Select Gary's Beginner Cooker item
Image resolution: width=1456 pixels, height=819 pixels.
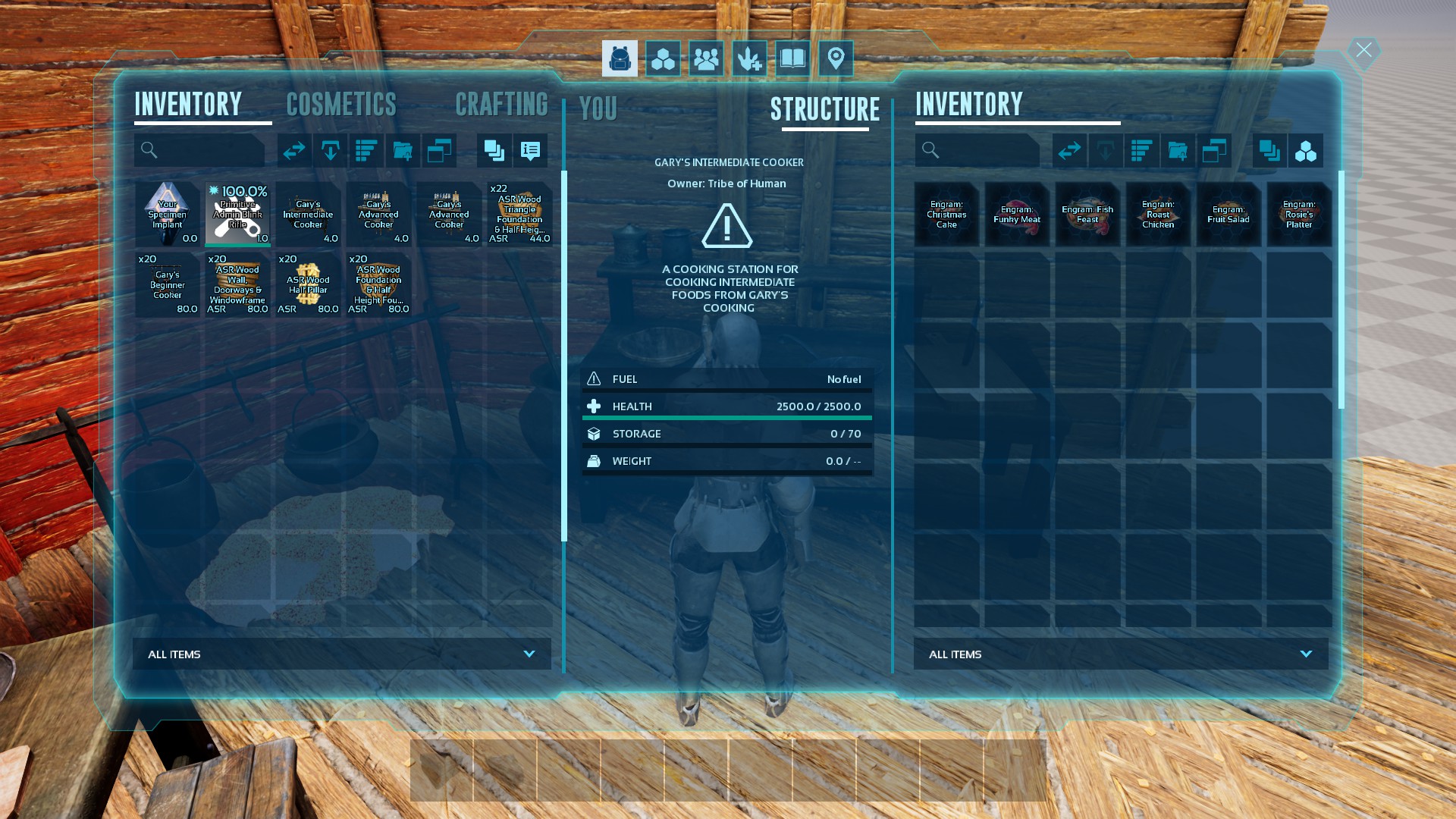click(167, 285)
